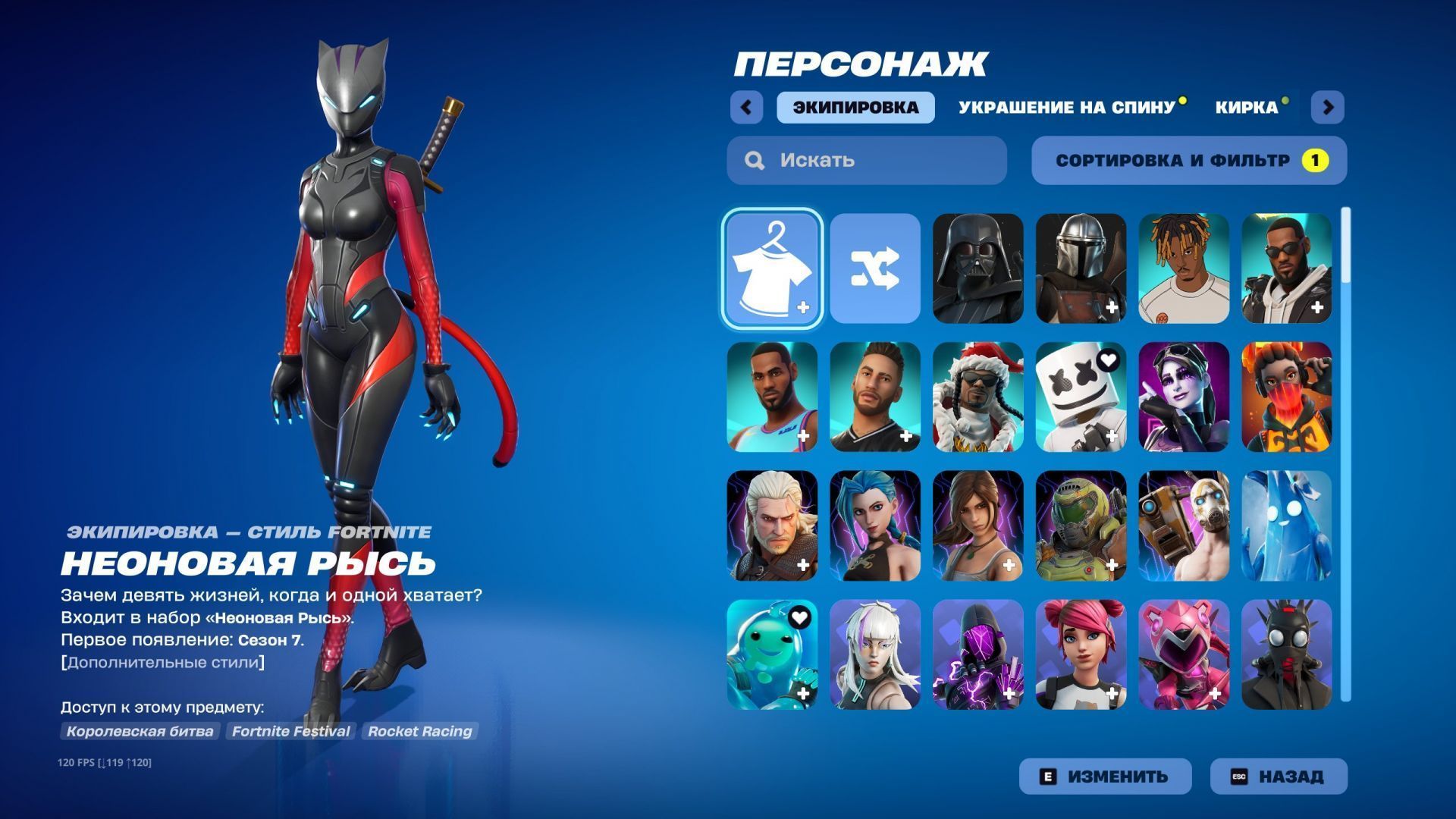The image size is (1456, 819).
Task: Open Сортировка и фильтр options
Action: click(x=1188, y=160)
